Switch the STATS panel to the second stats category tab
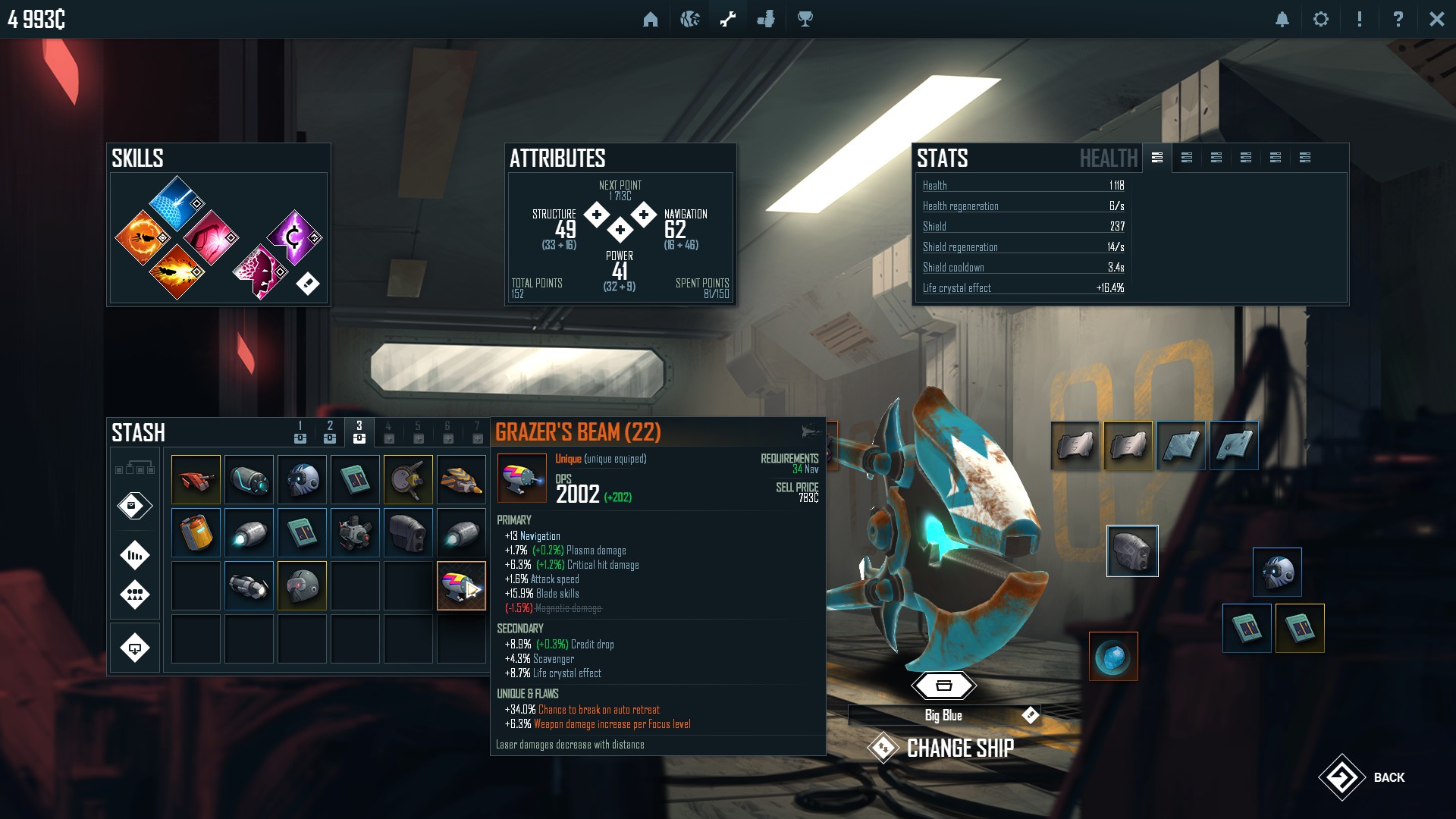This screenshot has height=819, width=1456. [x=1187, y=158]
